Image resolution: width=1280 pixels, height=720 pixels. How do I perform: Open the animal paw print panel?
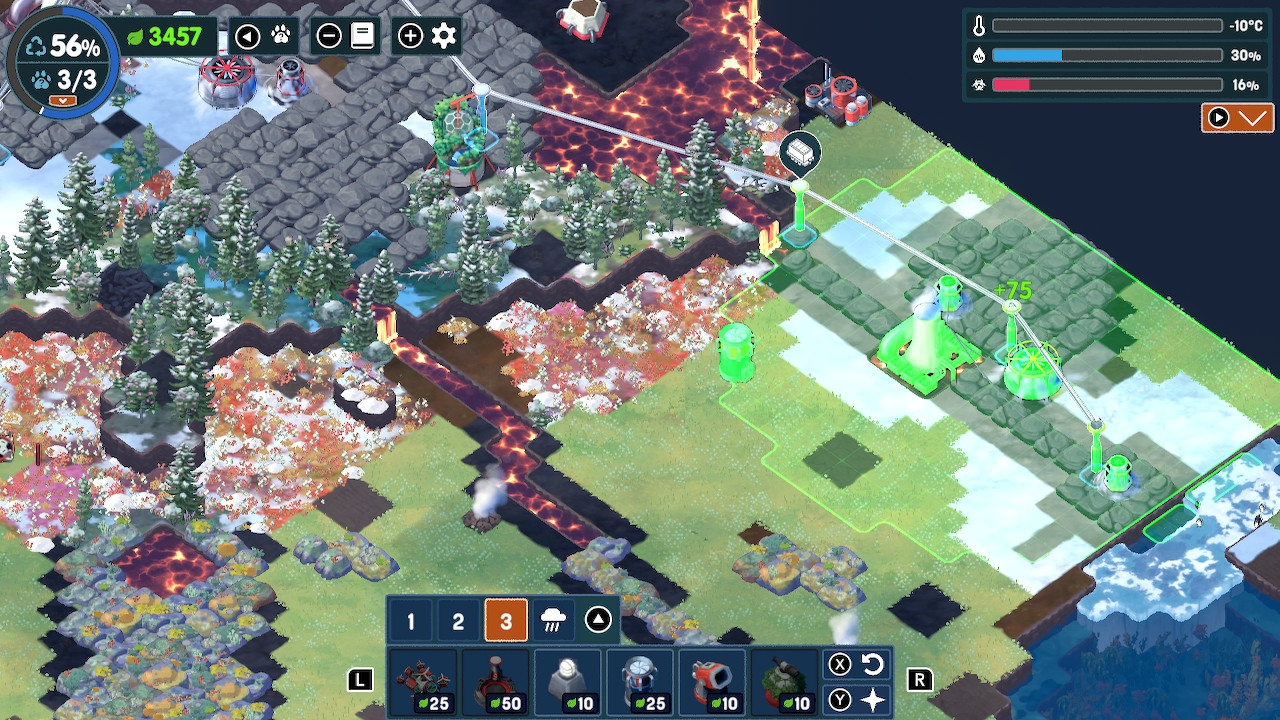click(x=280, y=37)
